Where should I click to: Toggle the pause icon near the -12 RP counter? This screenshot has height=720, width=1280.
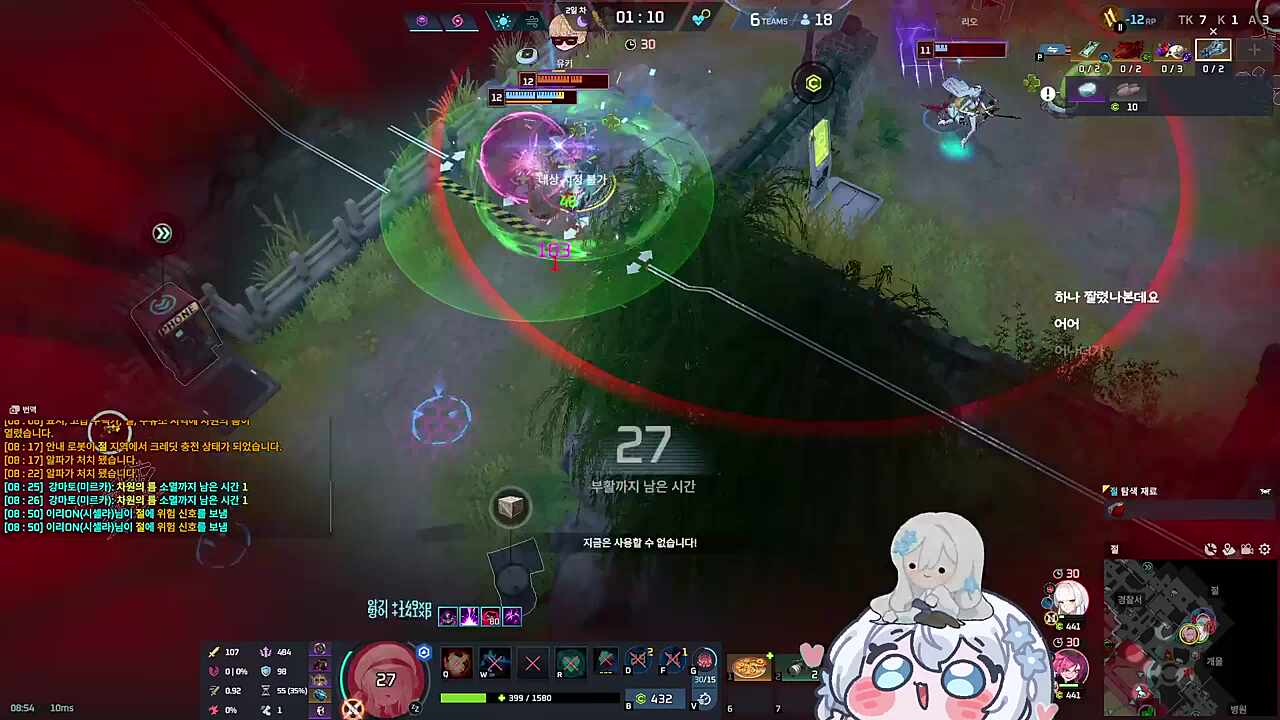point(1120,28)
